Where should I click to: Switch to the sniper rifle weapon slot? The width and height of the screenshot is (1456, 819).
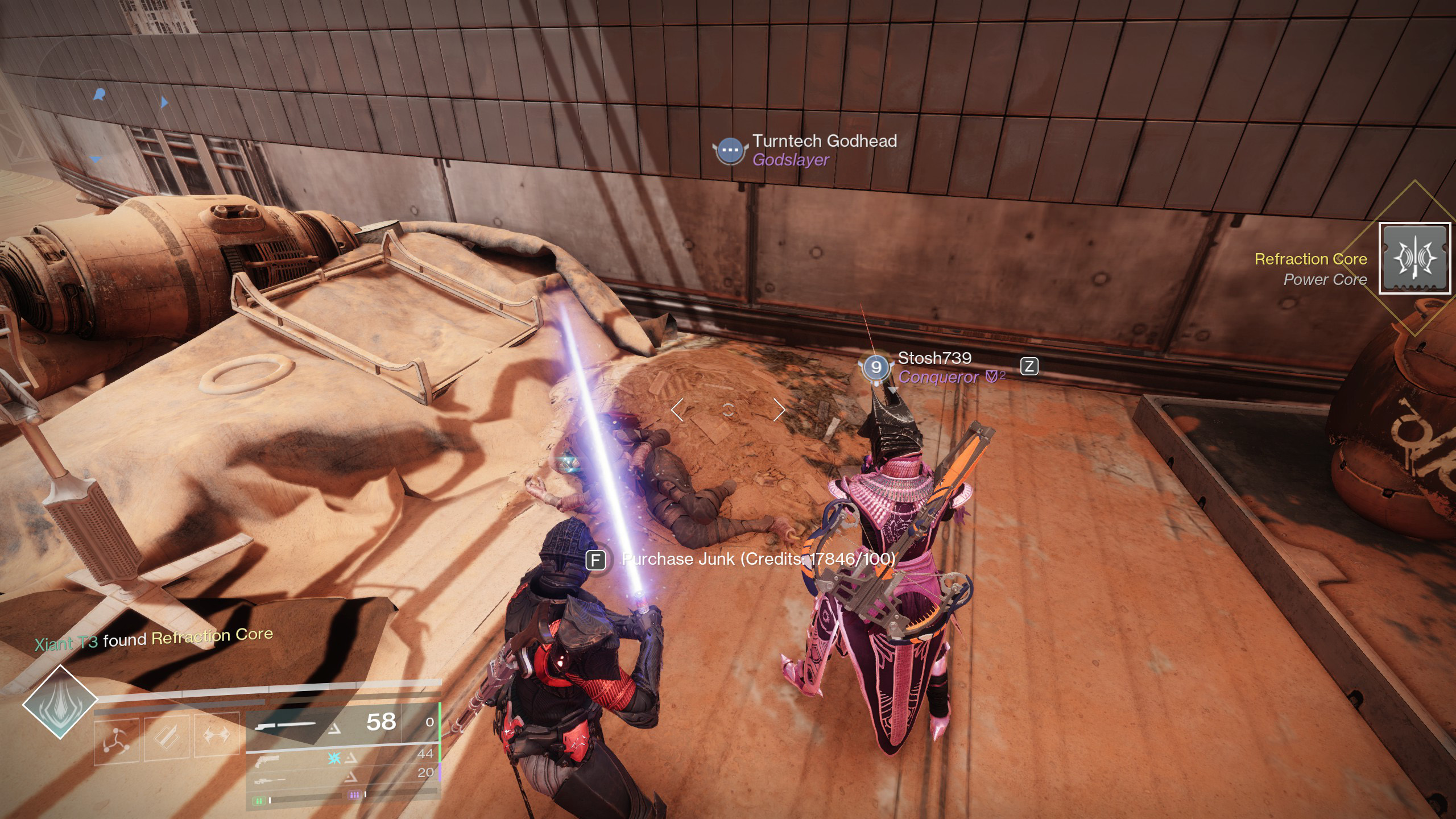(x=341, y=778)
